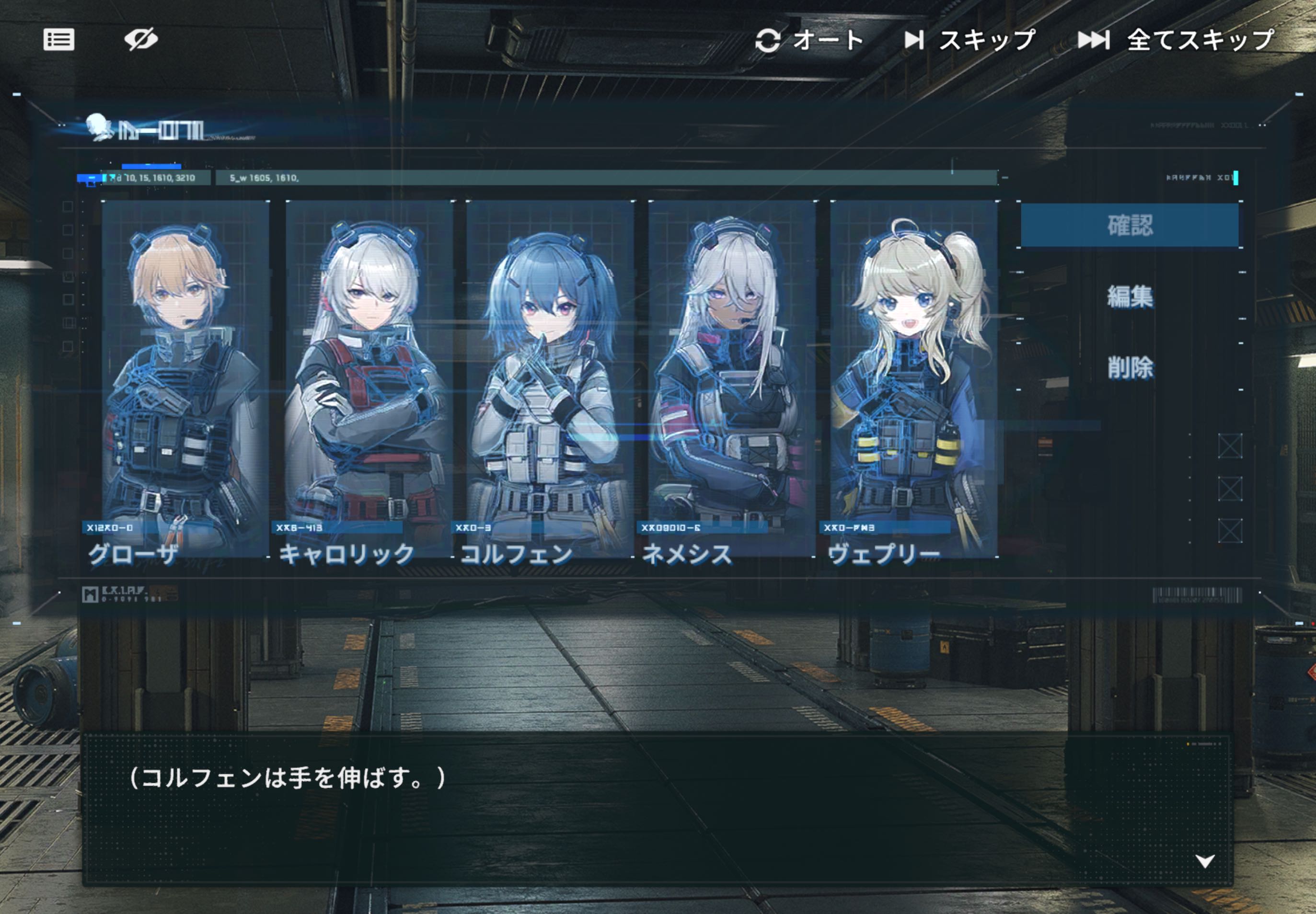This screenshot has height=914, width=1316.
Task: Toggle オート auto-play mode
Action: (808, 40)
